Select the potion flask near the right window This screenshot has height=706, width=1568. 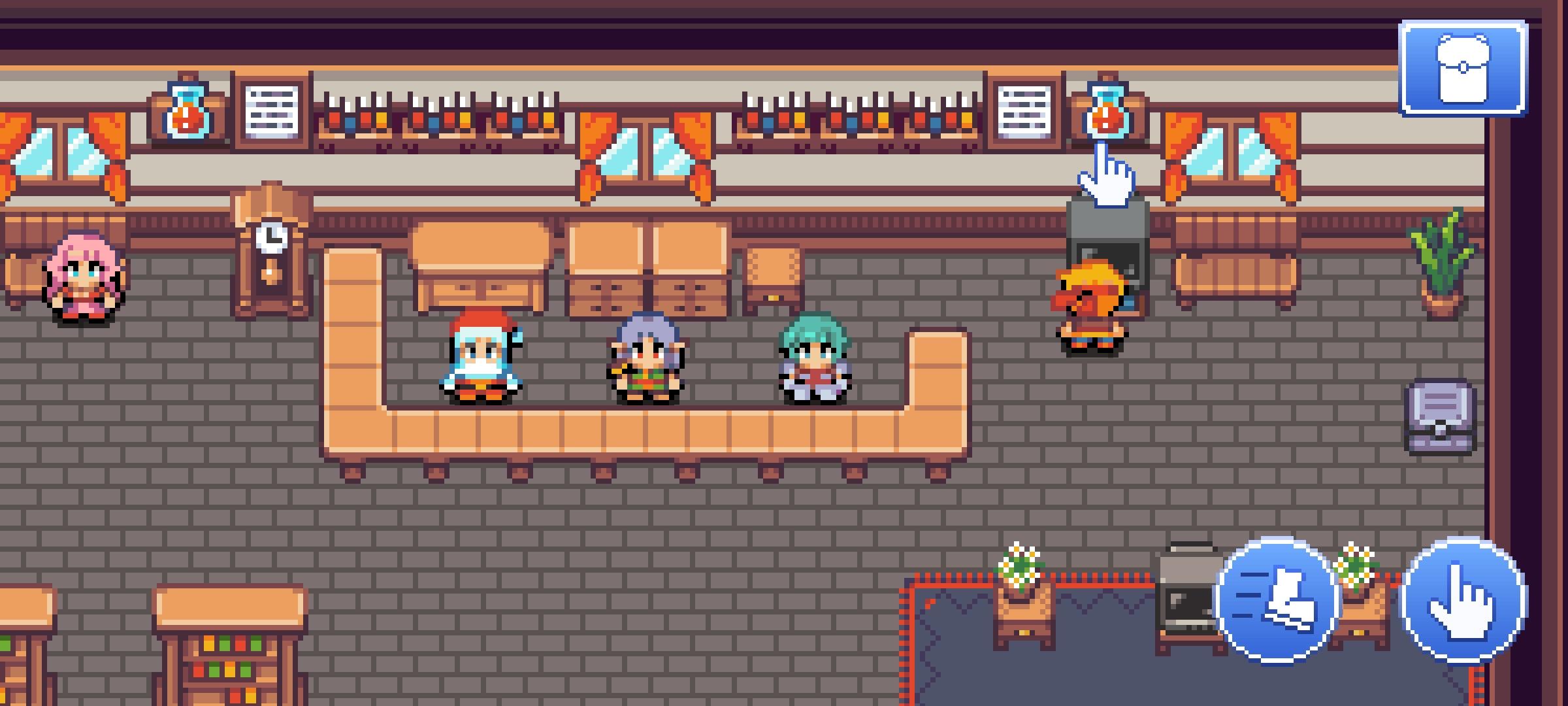[1107, 112]
